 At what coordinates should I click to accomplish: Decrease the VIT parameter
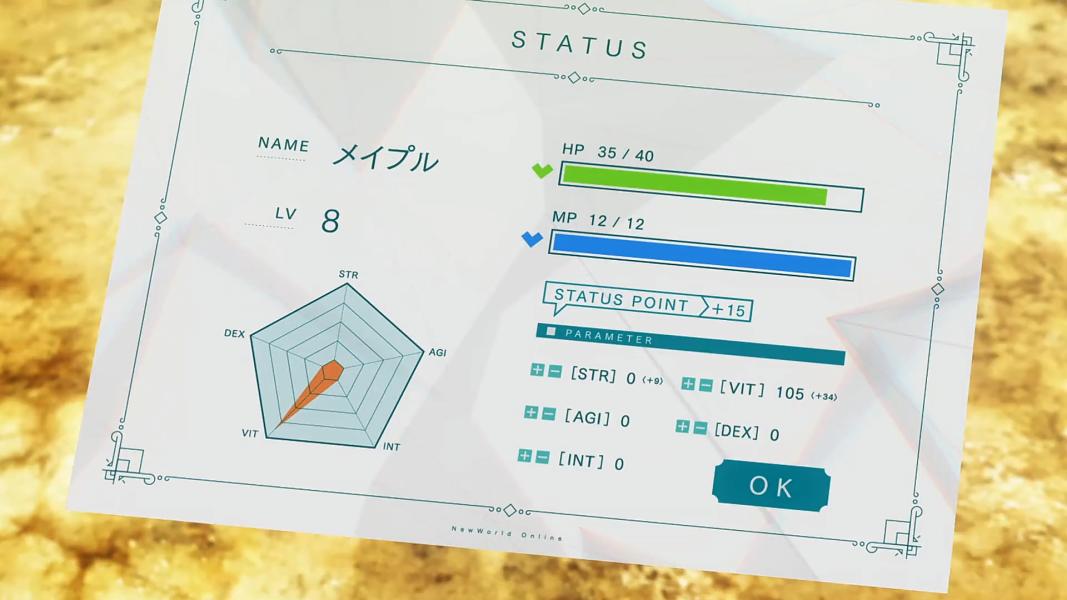click(x=705, y=385)
